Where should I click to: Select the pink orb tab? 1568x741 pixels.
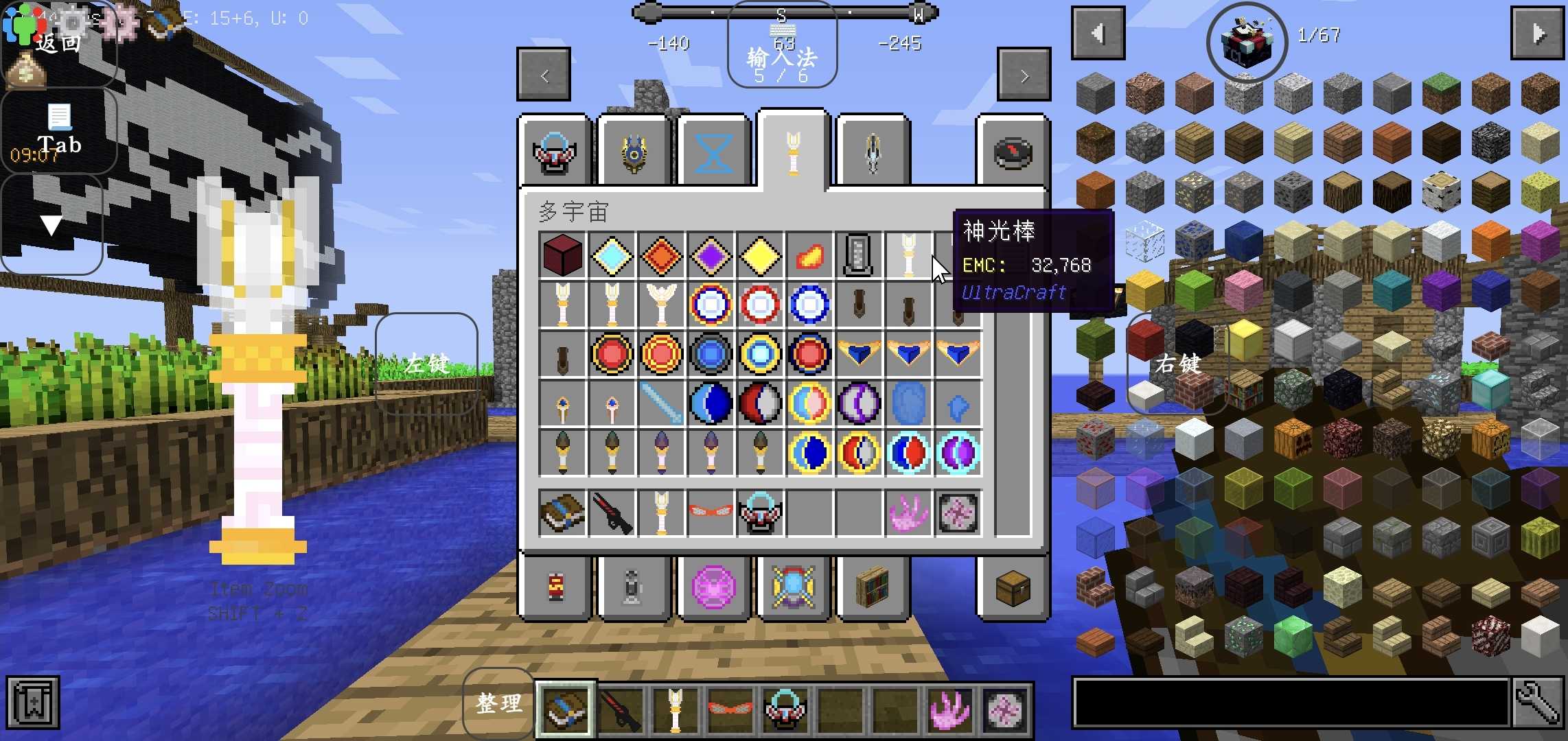[x=713, y=588]
